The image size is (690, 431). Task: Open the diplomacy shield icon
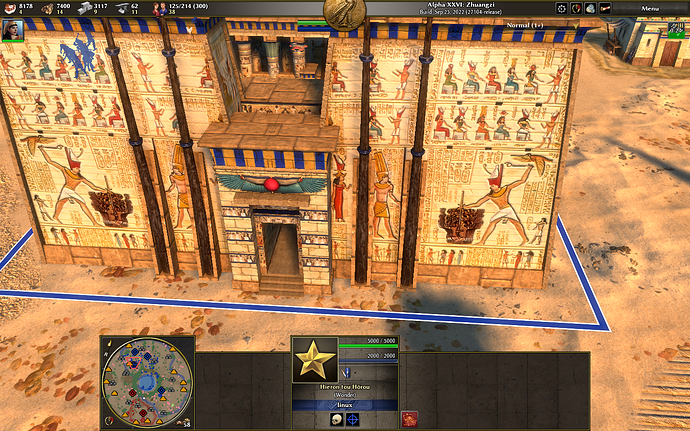click(x=576, y=8)
